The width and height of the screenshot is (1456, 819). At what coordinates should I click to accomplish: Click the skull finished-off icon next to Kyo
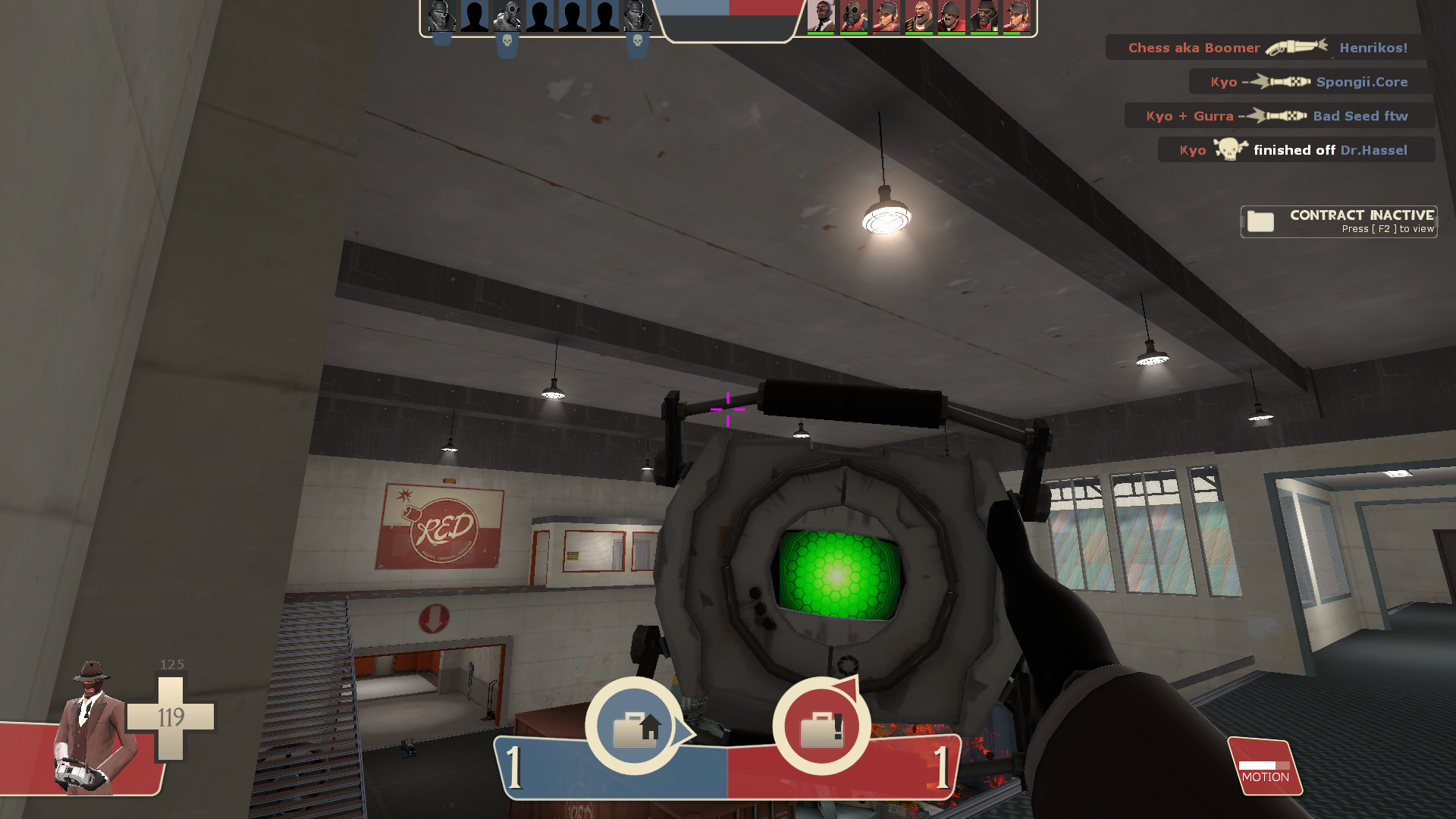1230,149
